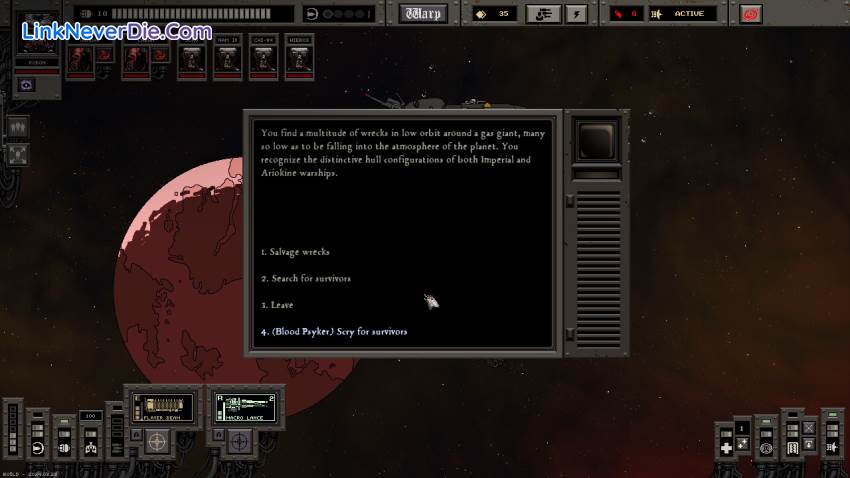Select the crew portrait labeled Medic
This screenshot has height=478, width=850.
point(299,60)
